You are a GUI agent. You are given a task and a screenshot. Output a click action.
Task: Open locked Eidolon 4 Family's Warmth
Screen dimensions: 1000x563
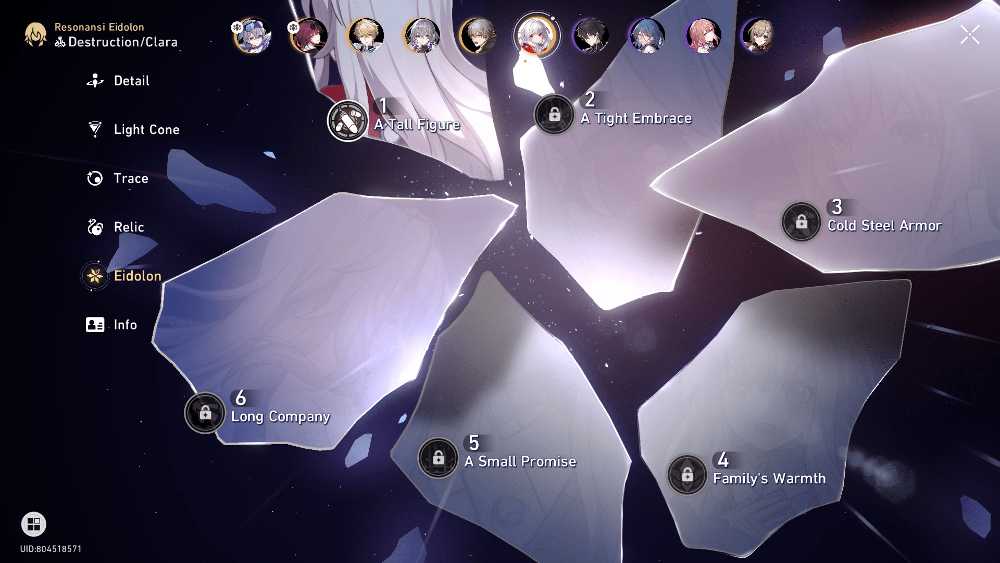point(687,474)
